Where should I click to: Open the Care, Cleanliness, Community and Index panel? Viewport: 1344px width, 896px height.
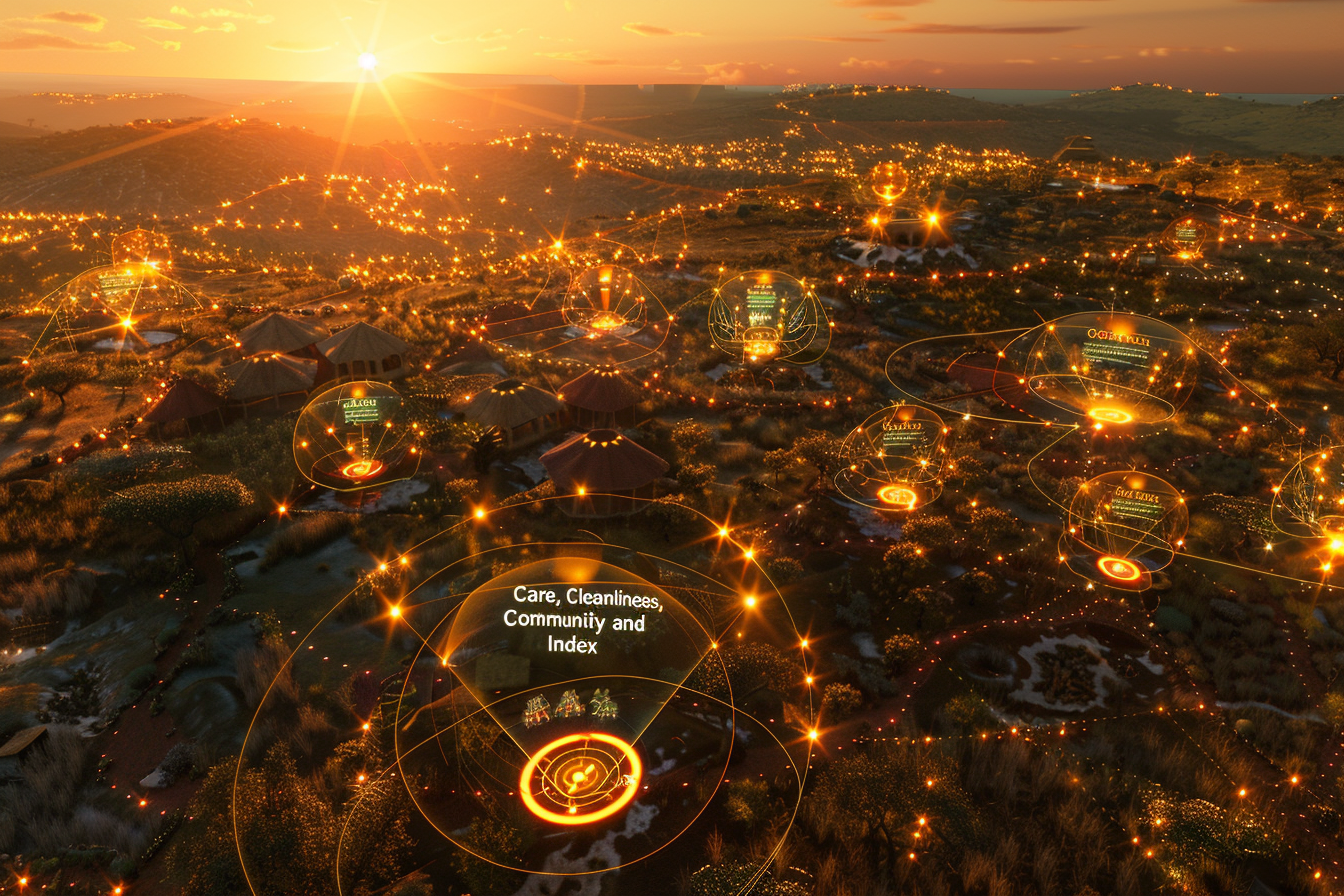(x=572, y=619)
